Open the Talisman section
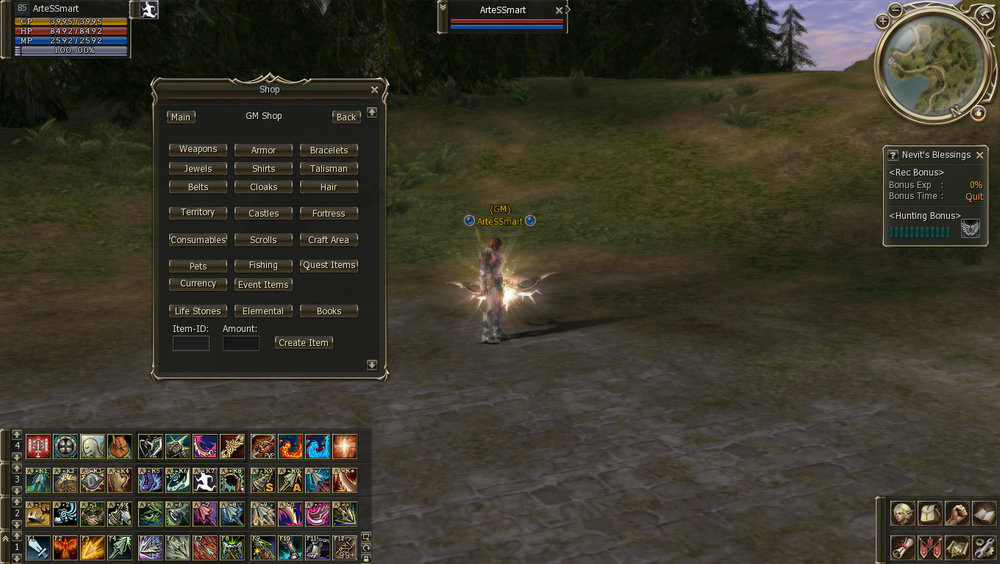Viewport: 1000px width, 564px height. pyautogui.click(x=328, y=169)
